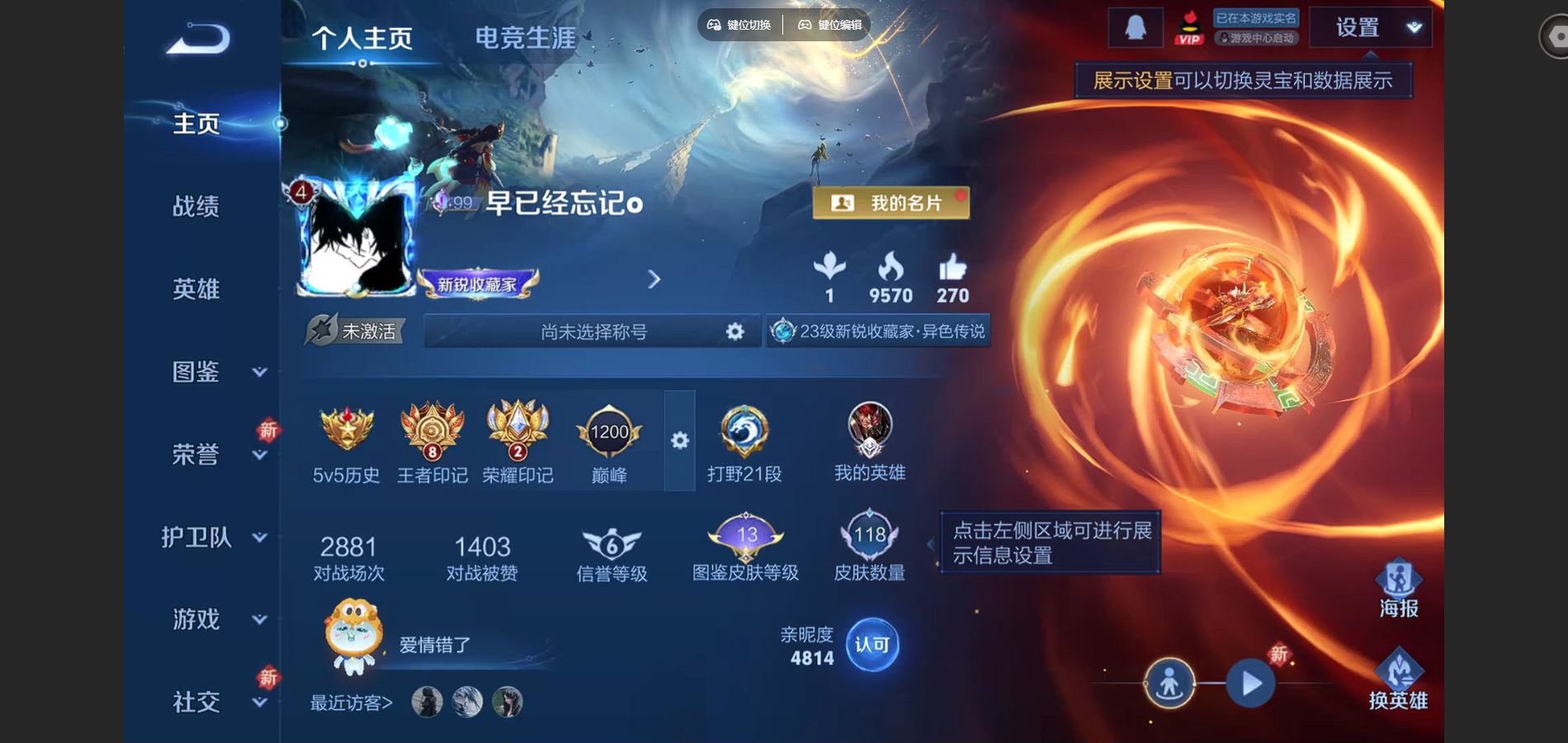The width and height of the screenshot is (1568, 743).
Task: Open the VIP flame icon
Action: [1189, 26]
